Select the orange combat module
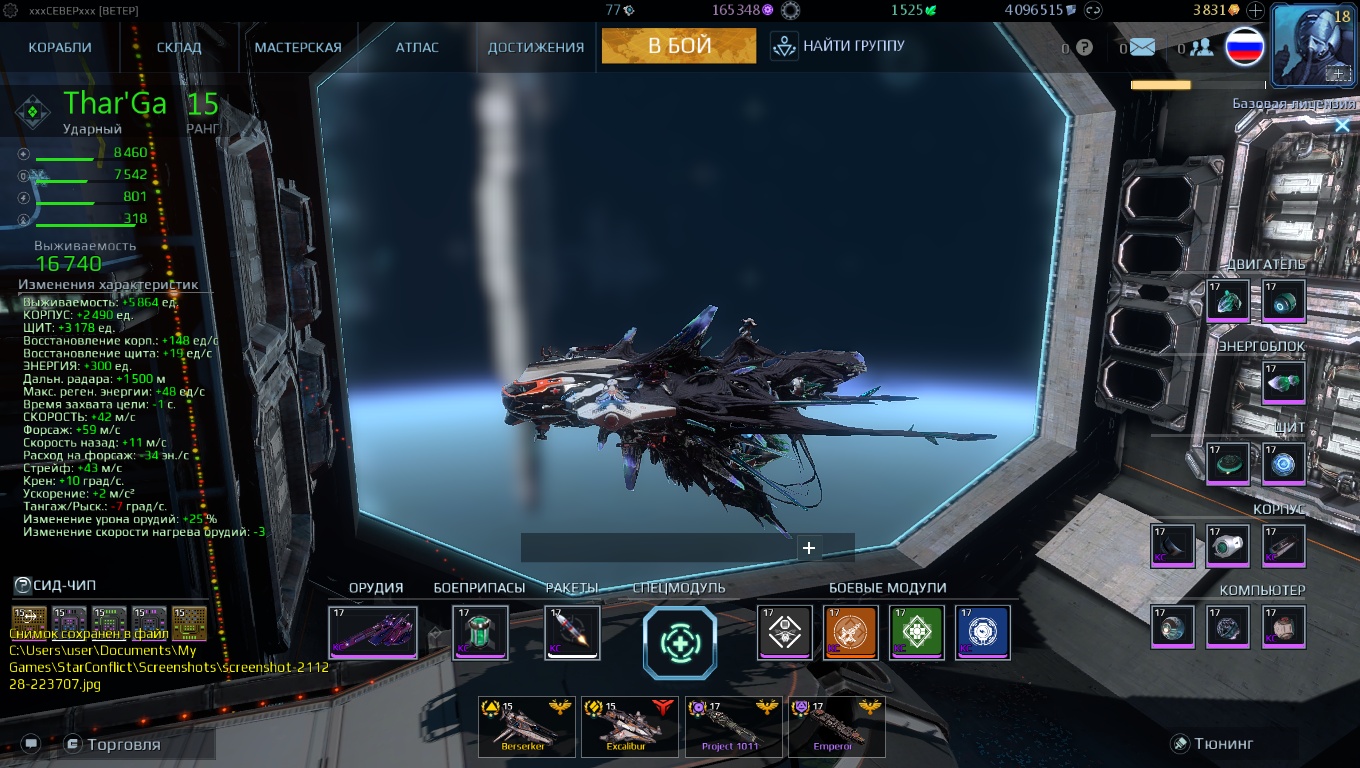 849,632
